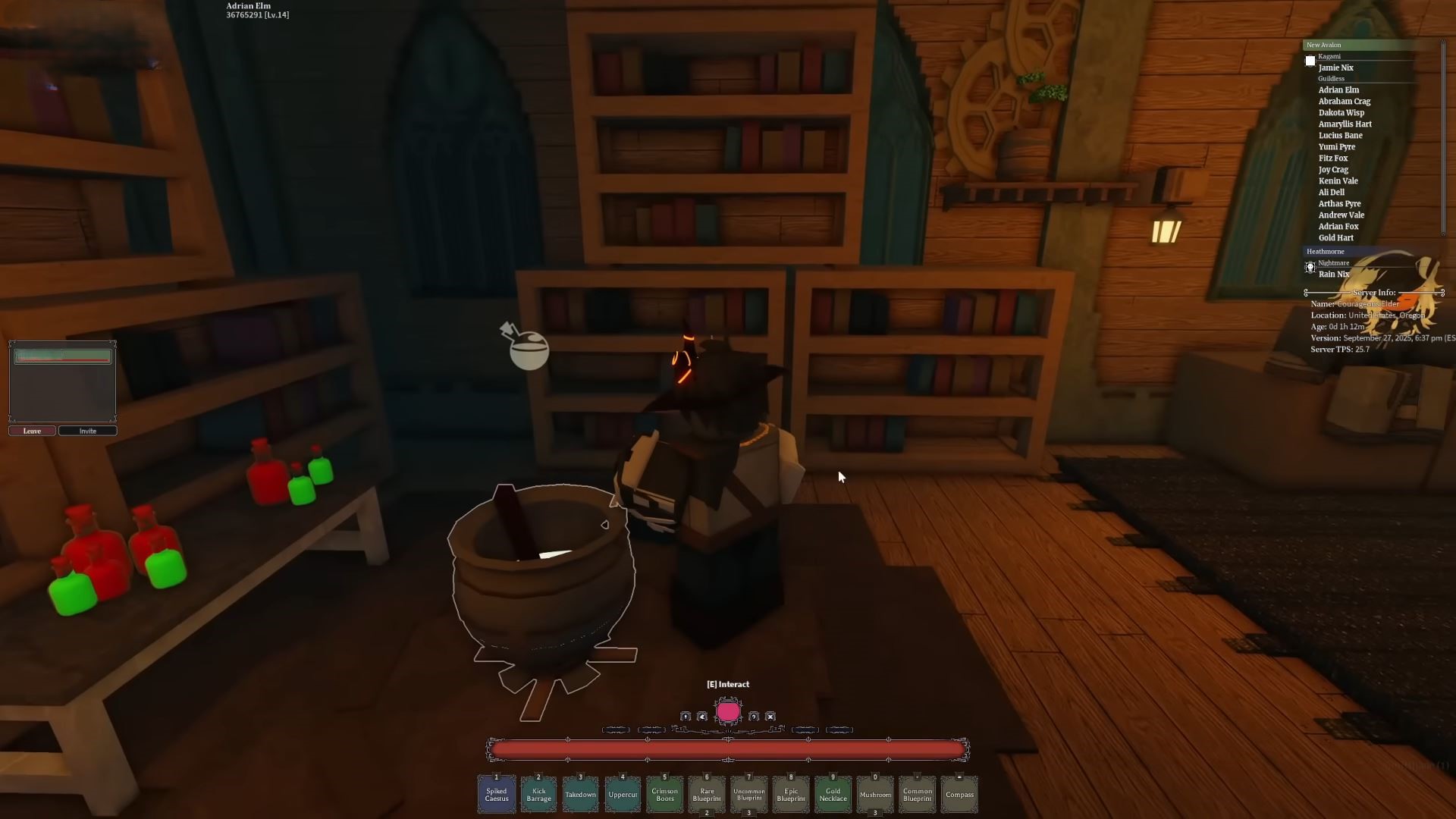Select the Gold Necklace slot
This screenshot has height=819, width=1456.
point(833,794)
